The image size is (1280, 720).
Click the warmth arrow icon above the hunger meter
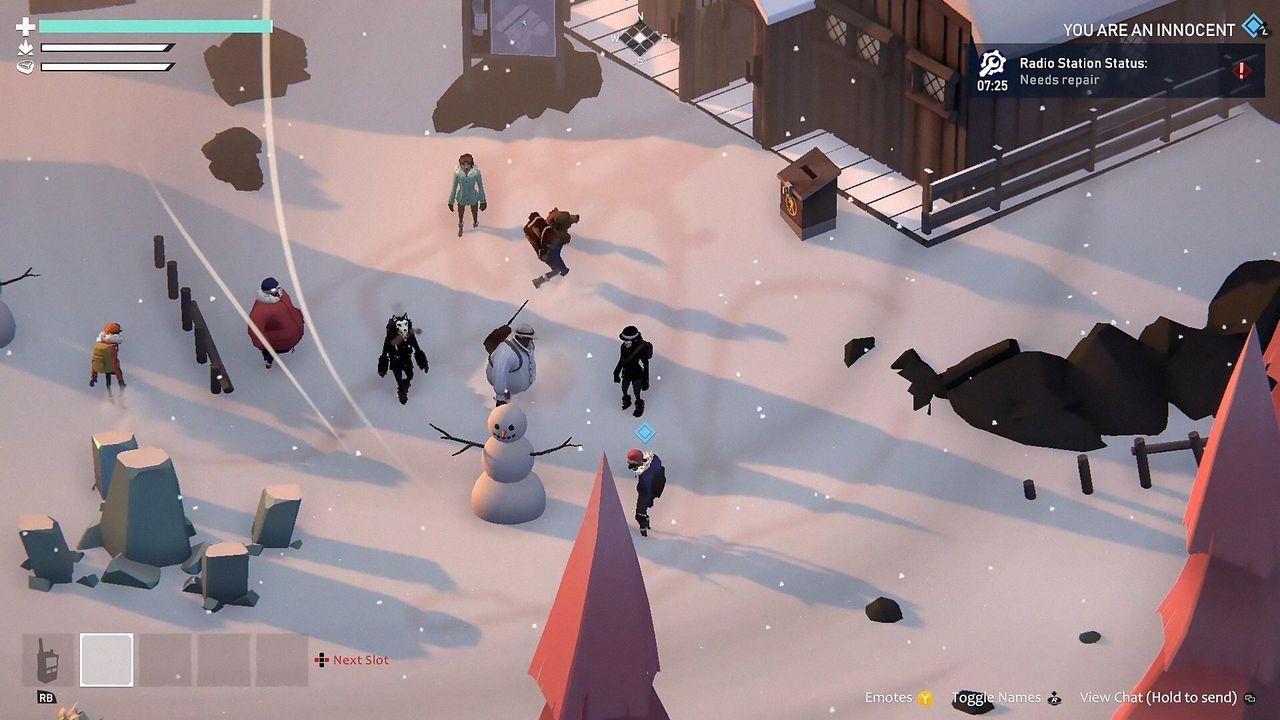pyautogui.click(x=26, y=49)
